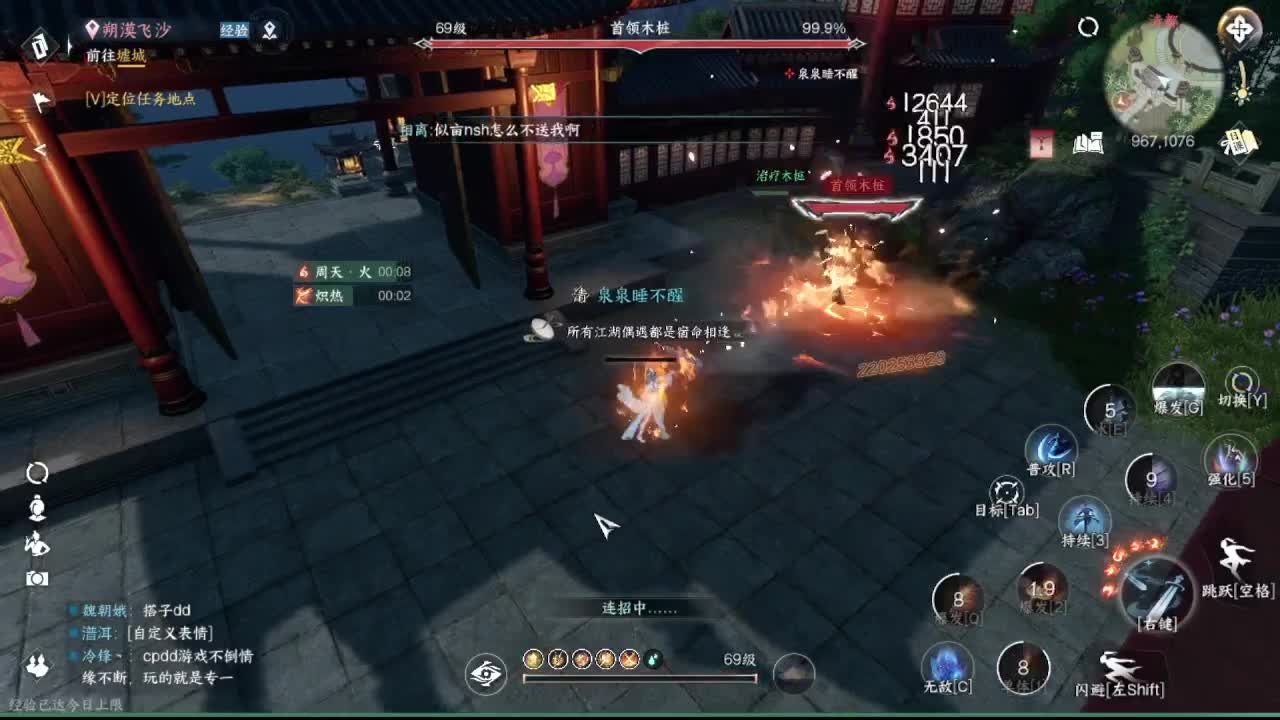Screen dimensions: 1280x720
Task: Open the 日课 daily task icon below minimap
Action: [x=1240, y=142]
